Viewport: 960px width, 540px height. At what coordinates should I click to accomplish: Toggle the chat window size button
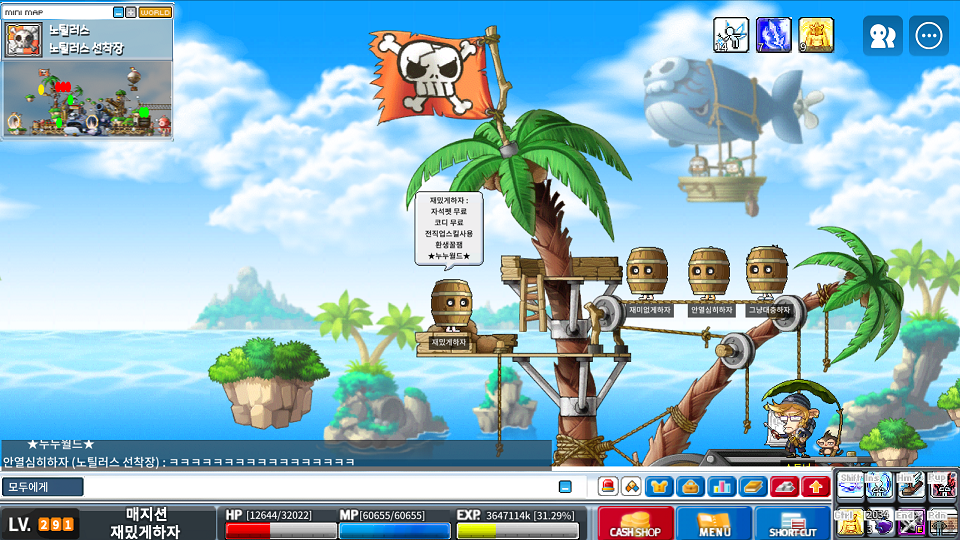point(565,487)
